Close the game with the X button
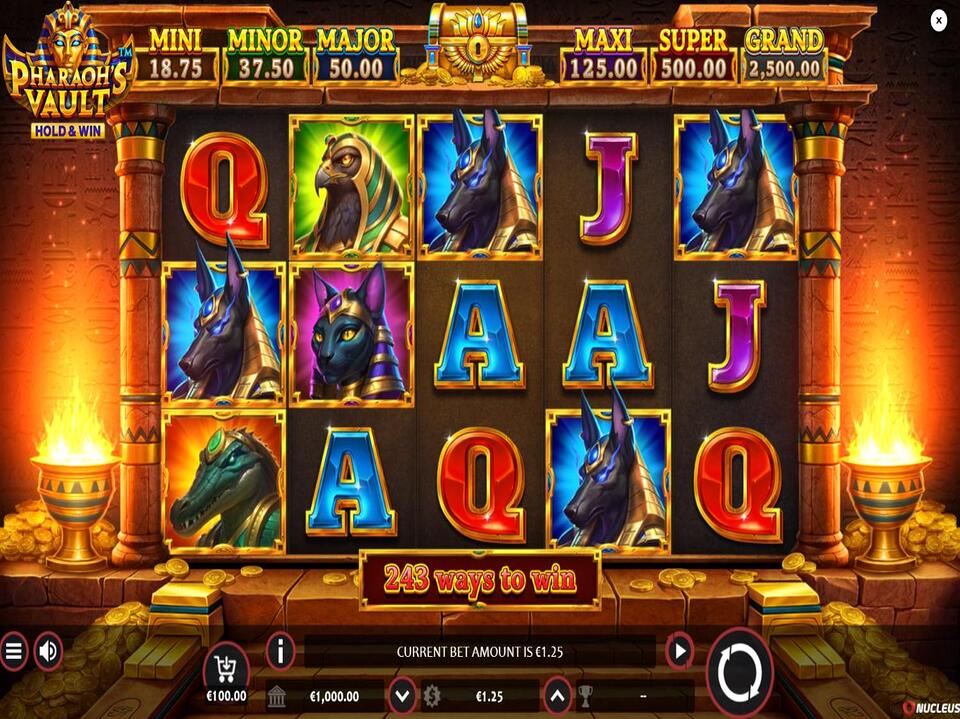This screenshot has height=719, width=960. 938,20
